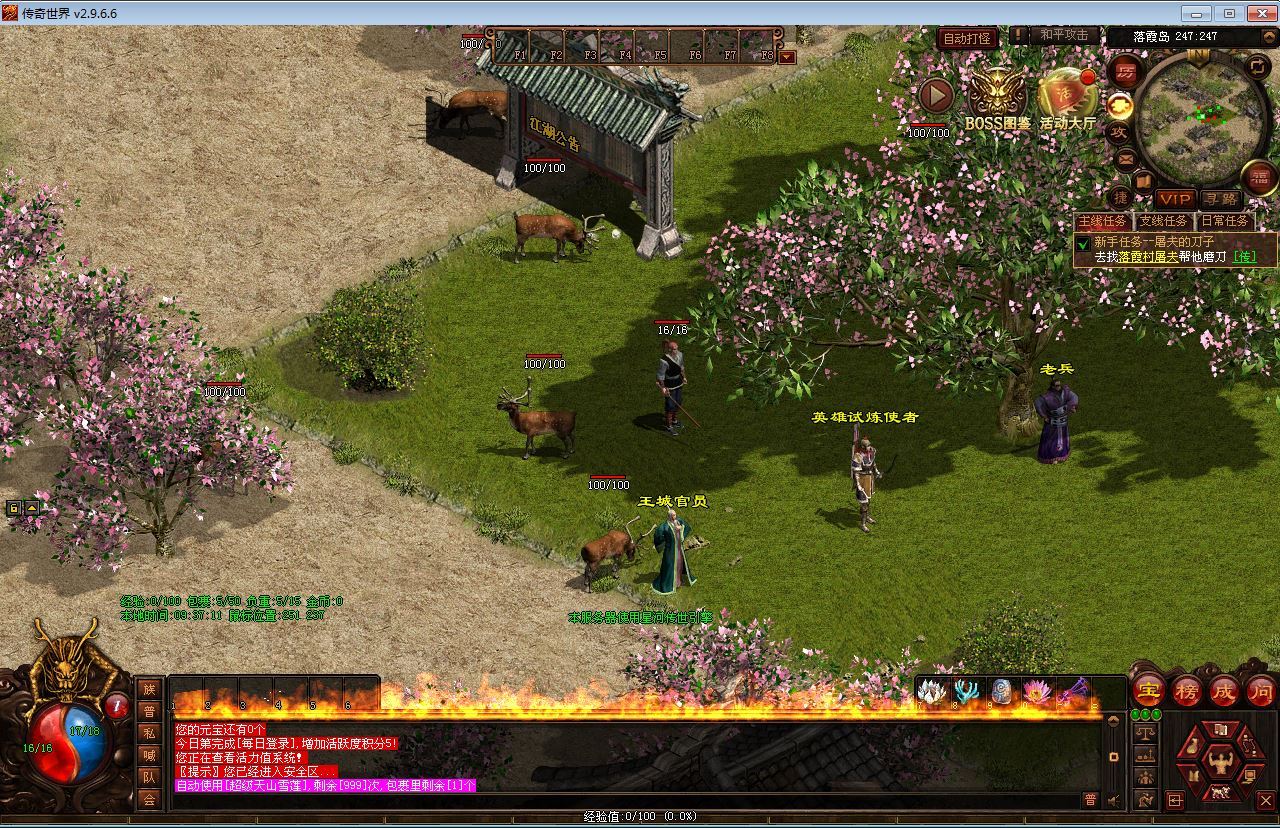Select the 队 team chat channel
This screenshot has height=828, width=1280.
click(149, 777)
